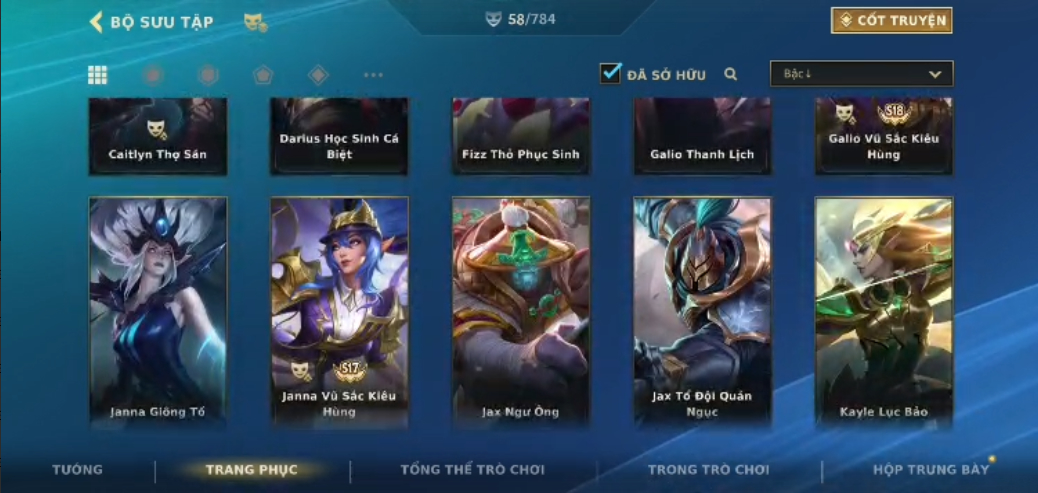Screen dimensions: 1038x493
Task: Choose the Janna Giông Tố skin card
Action: click(x=158, y=311)
